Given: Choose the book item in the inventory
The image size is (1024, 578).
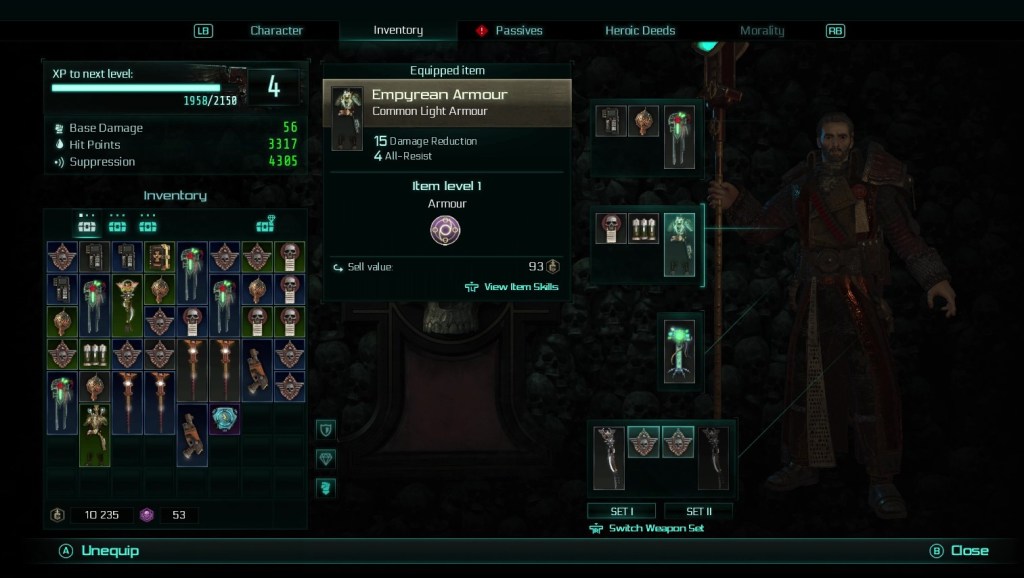Looking at the screenshot, I should pyautogui.click(x=160, y=258).
